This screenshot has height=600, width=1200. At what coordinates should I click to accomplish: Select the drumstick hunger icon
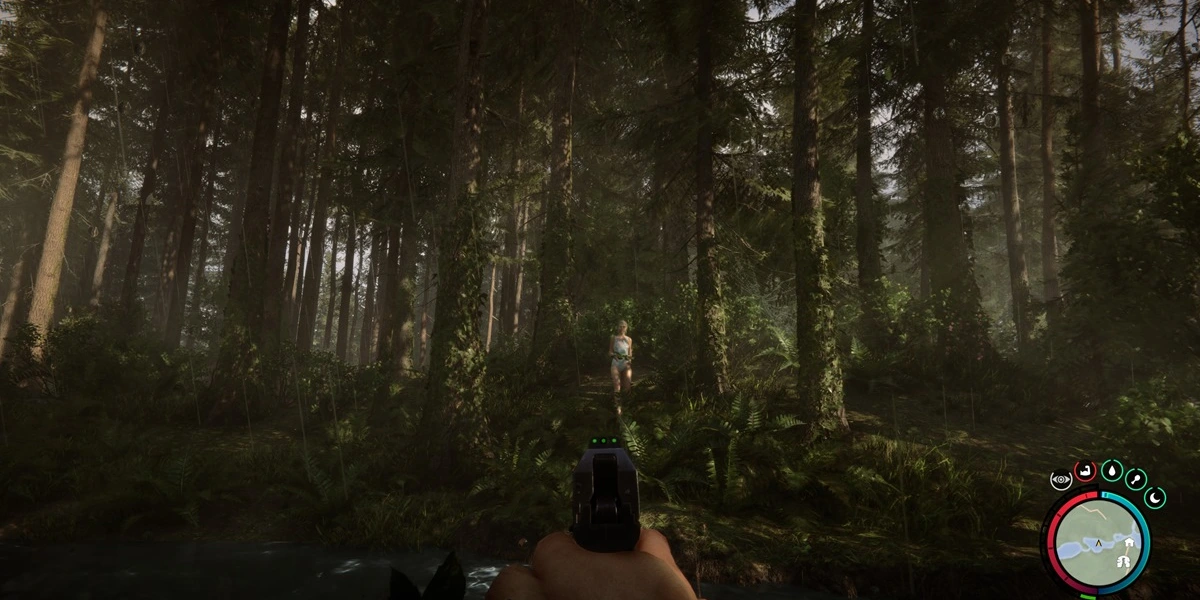pos(1137,478)
